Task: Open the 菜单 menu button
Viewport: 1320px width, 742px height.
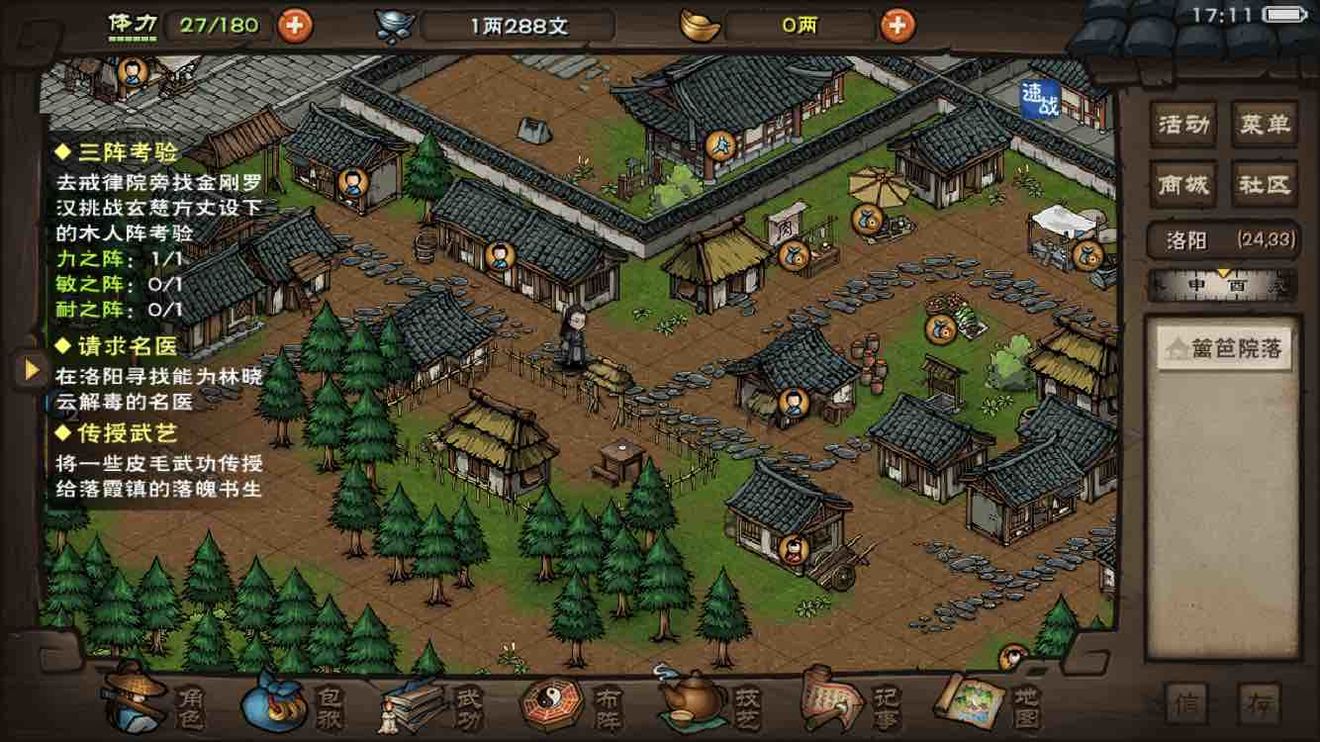Action: point(1264,125)
